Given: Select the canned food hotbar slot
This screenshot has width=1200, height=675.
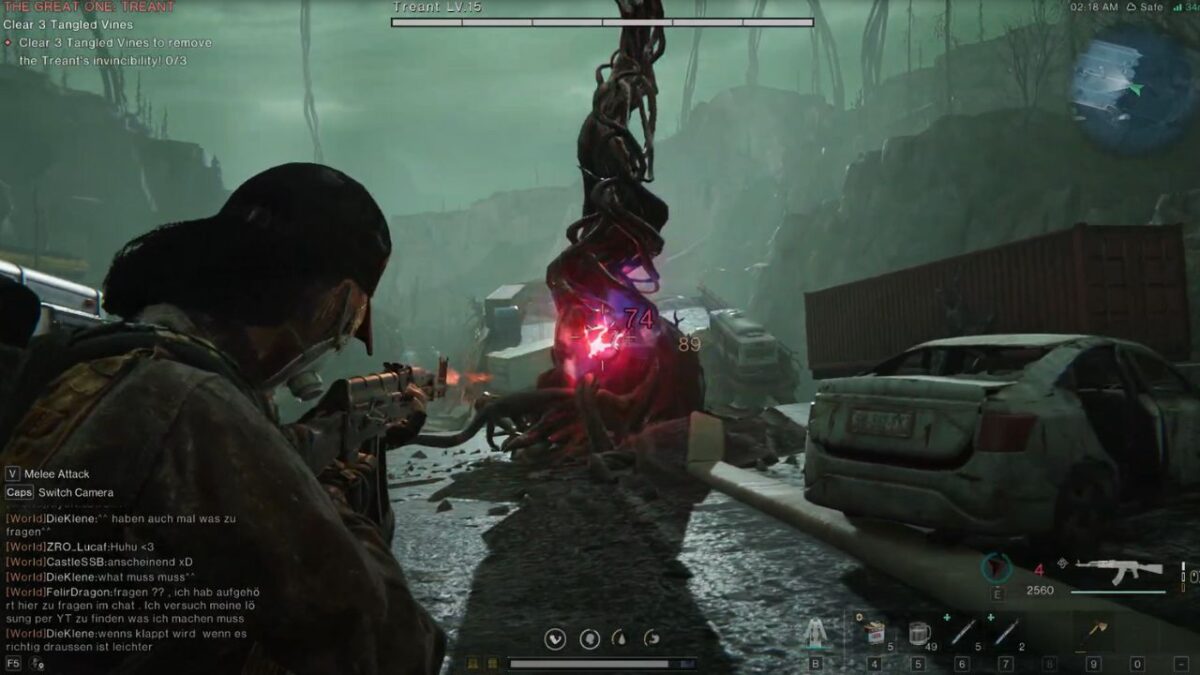Looking at the screenshot, I should pyautogui.click(x=875, y=633).
